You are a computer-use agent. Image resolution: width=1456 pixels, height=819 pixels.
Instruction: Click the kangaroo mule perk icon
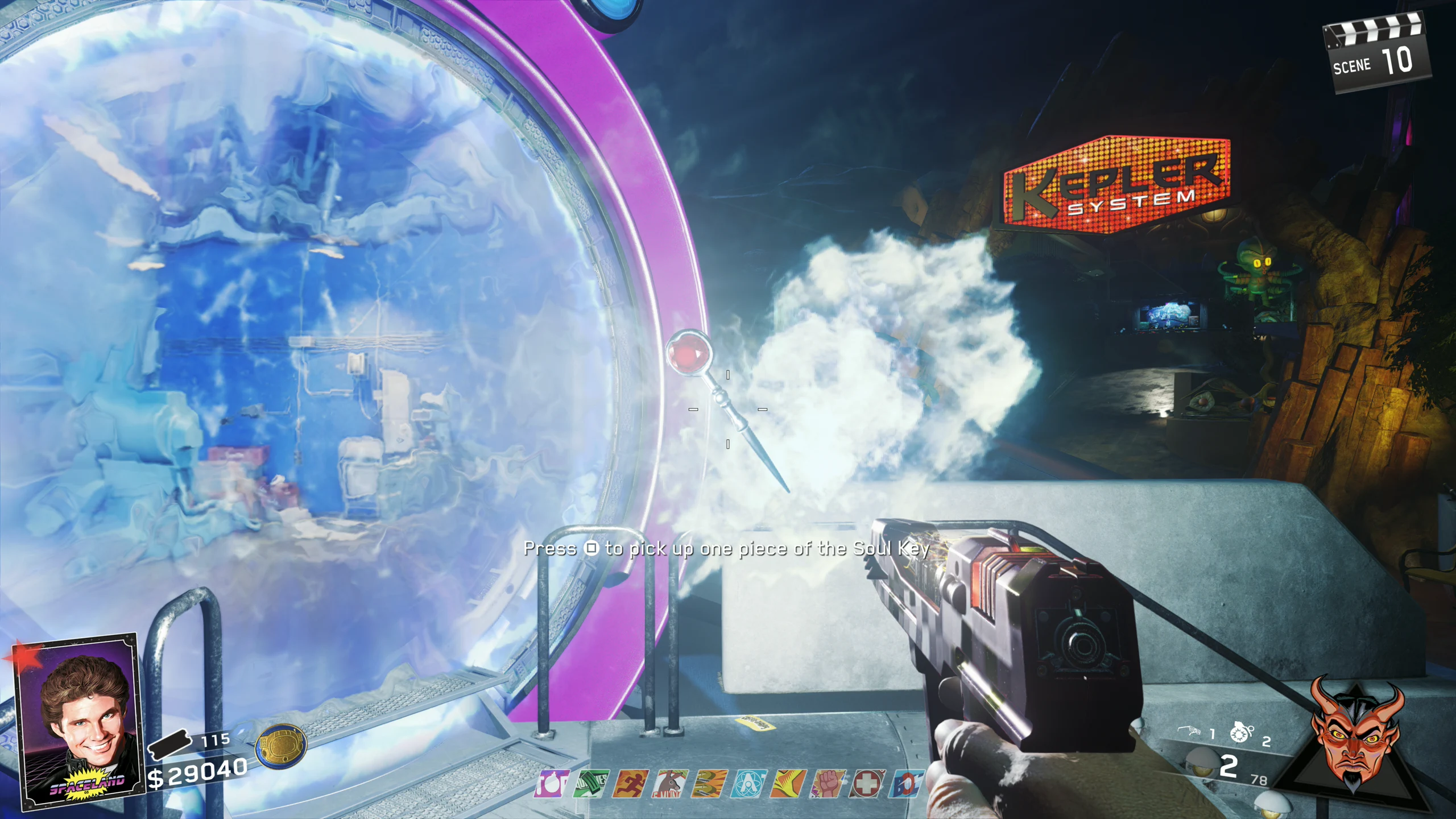click(671, 784)
